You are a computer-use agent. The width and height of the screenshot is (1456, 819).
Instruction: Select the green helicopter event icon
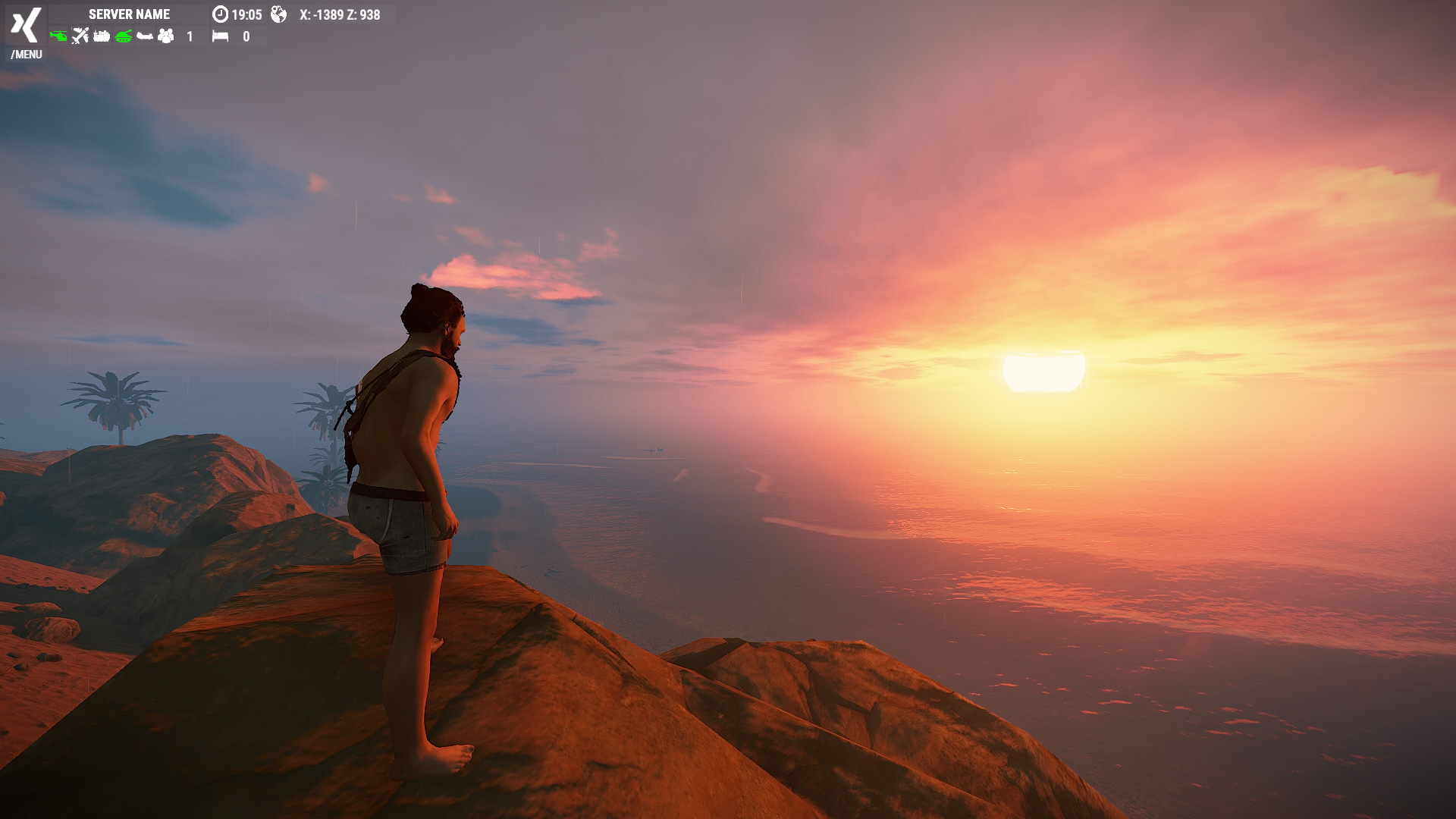[x=58, y=36]
